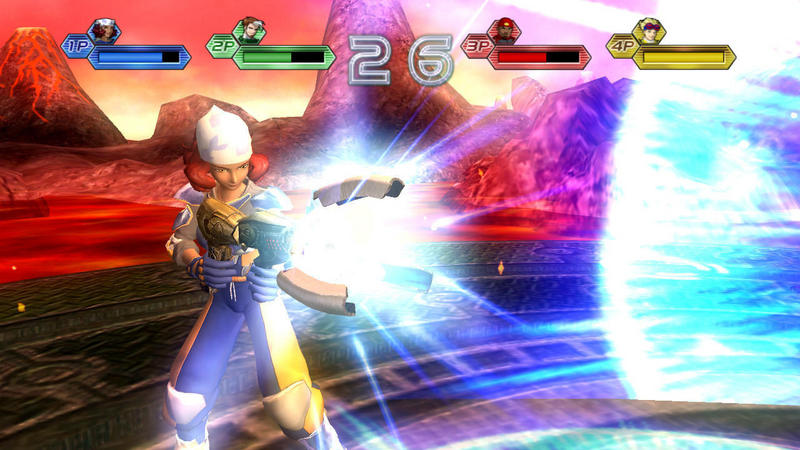Select the 1P character portrait
Viewport: 800px width, 450px height.
tap(103, 31)
